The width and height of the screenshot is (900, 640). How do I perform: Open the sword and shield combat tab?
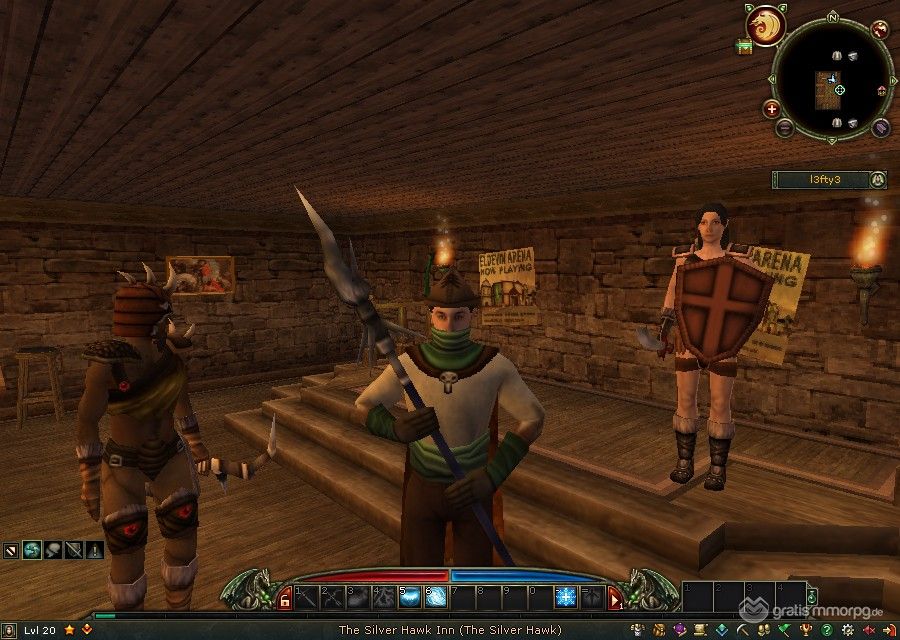(x=73, y=549)
